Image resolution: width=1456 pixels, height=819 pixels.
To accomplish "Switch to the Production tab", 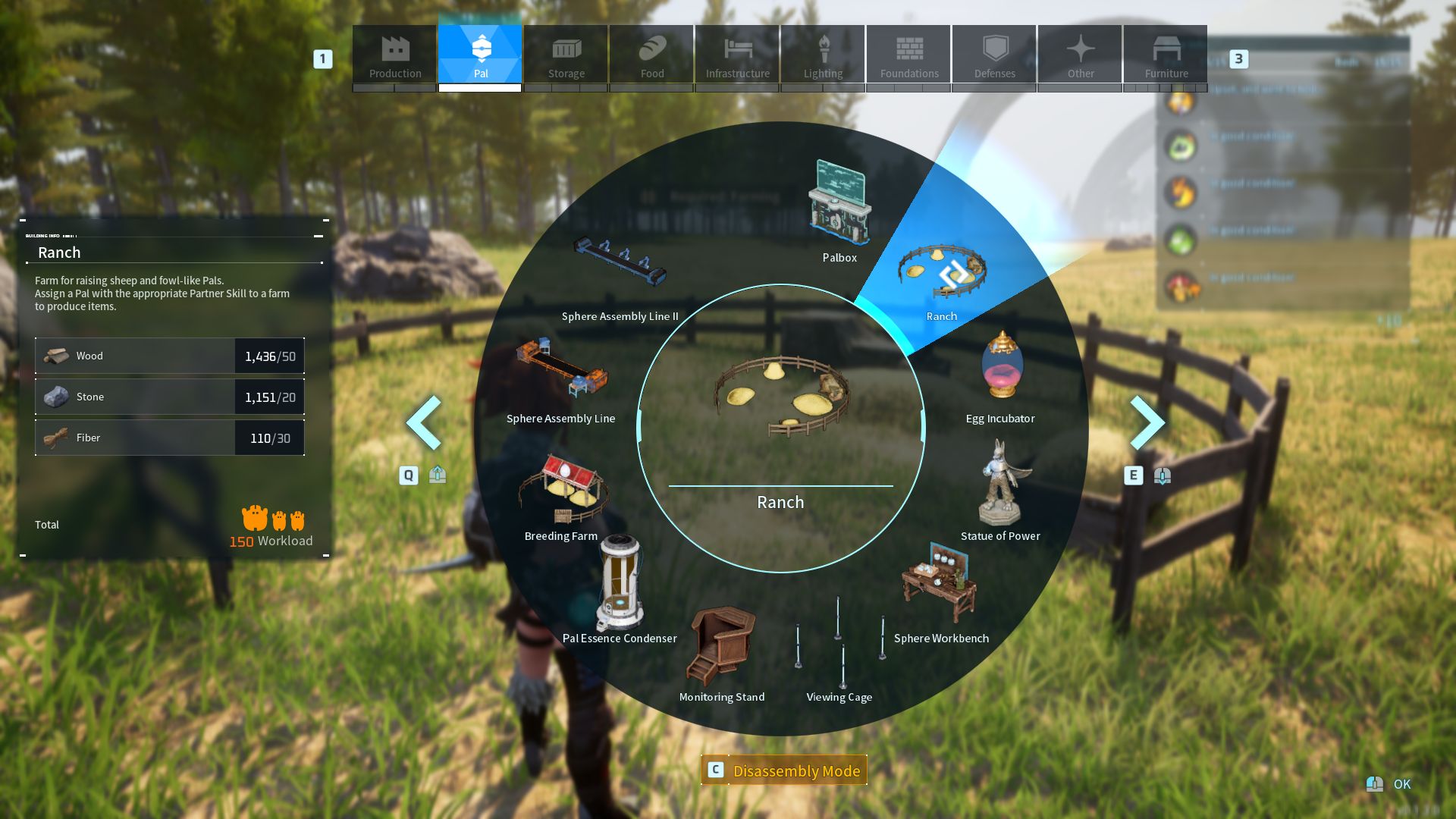I will pyautogui.click(x=395, y=55).
